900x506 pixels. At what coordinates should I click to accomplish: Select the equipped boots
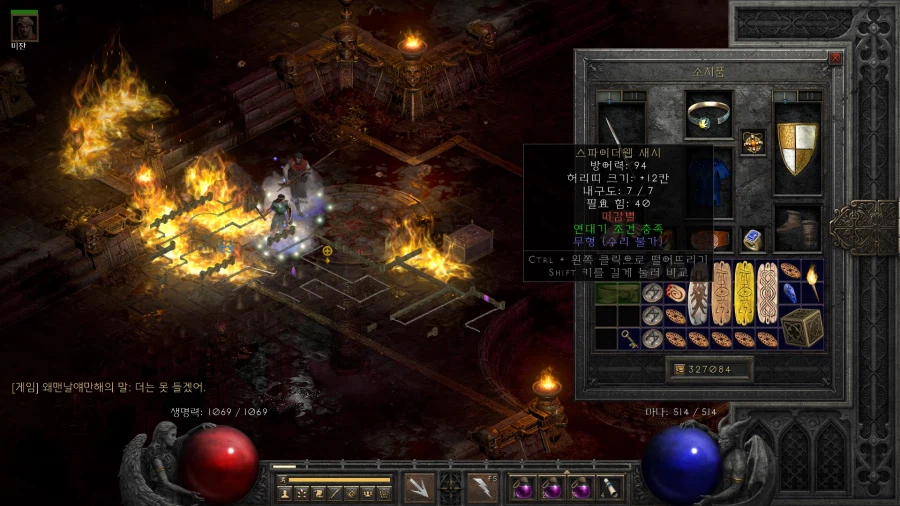pos(797,229)
